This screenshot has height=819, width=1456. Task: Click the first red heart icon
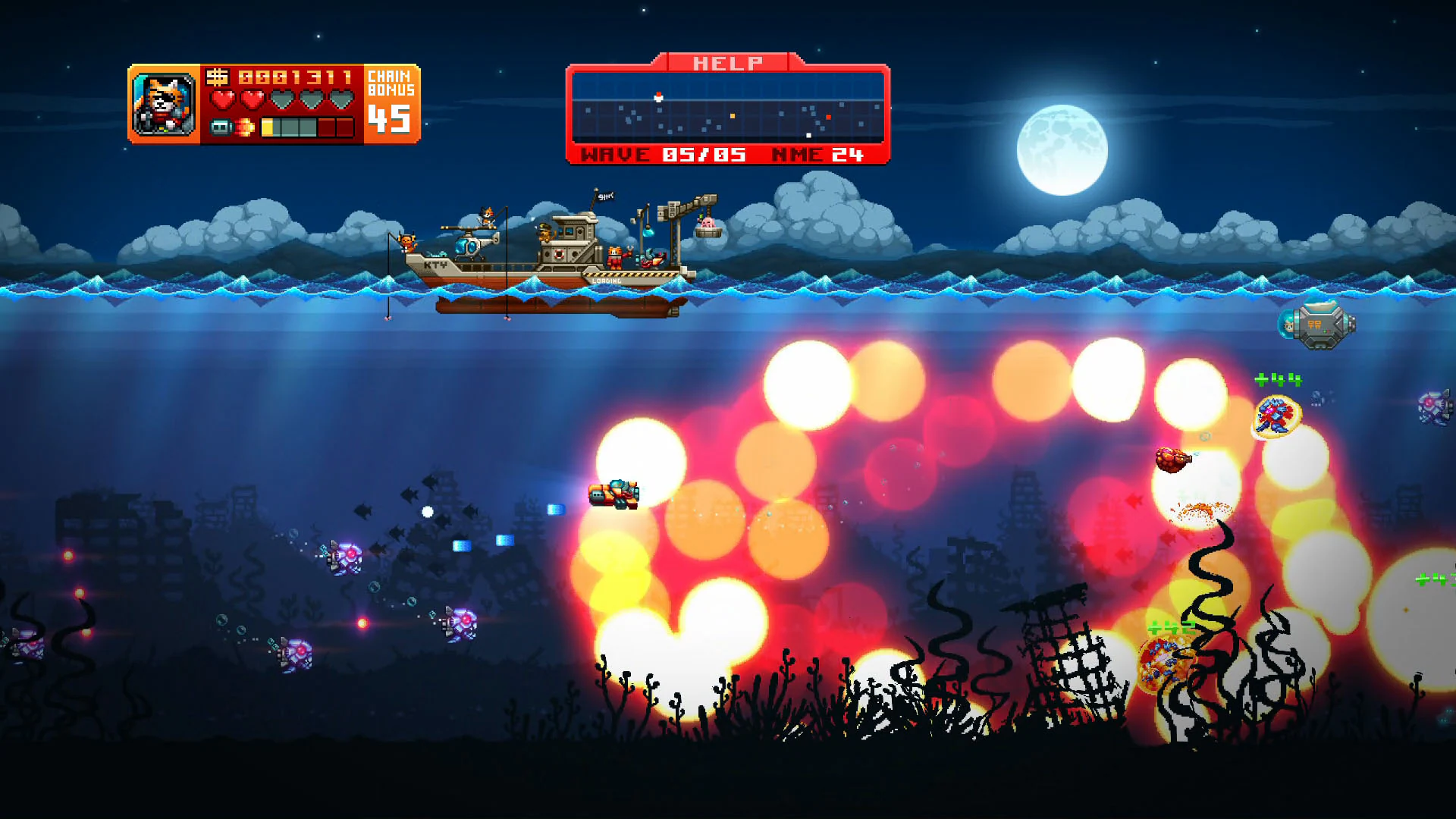(223, 99)
